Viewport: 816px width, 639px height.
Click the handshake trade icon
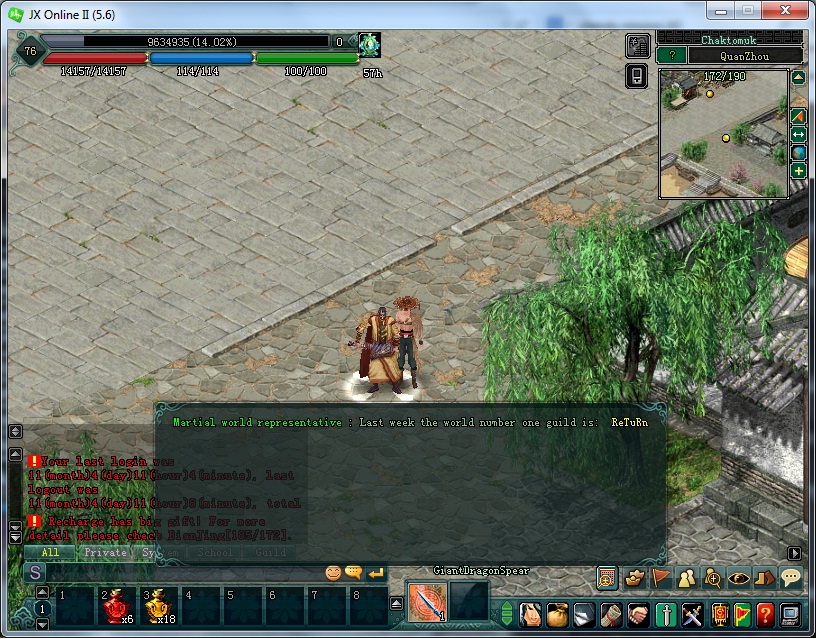636,613
